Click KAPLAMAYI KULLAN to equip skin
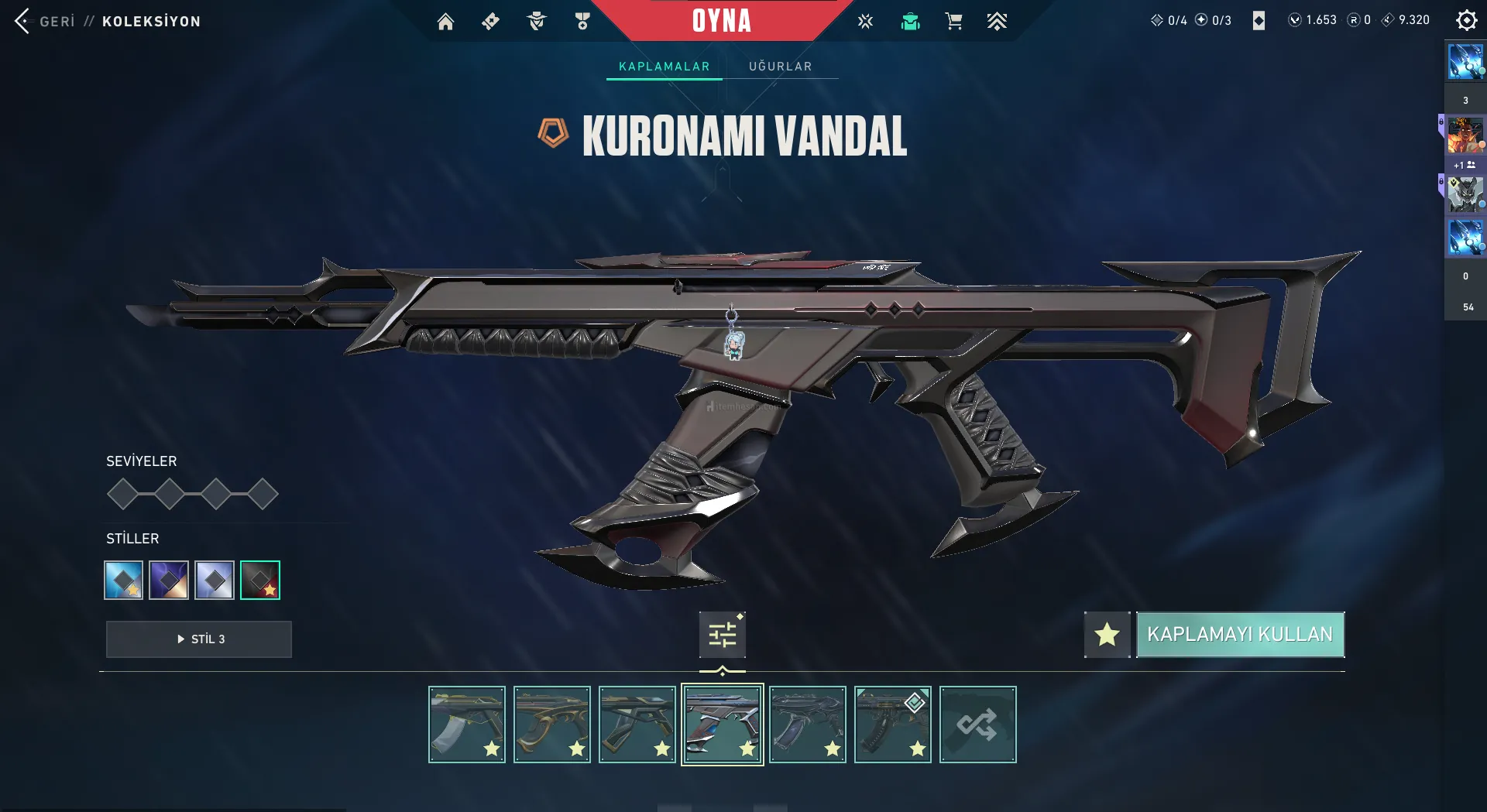Image resolution: width=1487 pixels, height=812 pixels. [1240, 635]
